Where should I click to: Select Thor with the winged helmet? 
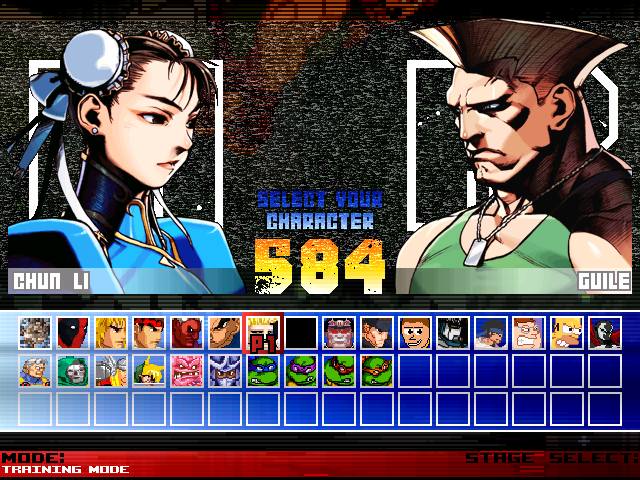coord(111,370)
